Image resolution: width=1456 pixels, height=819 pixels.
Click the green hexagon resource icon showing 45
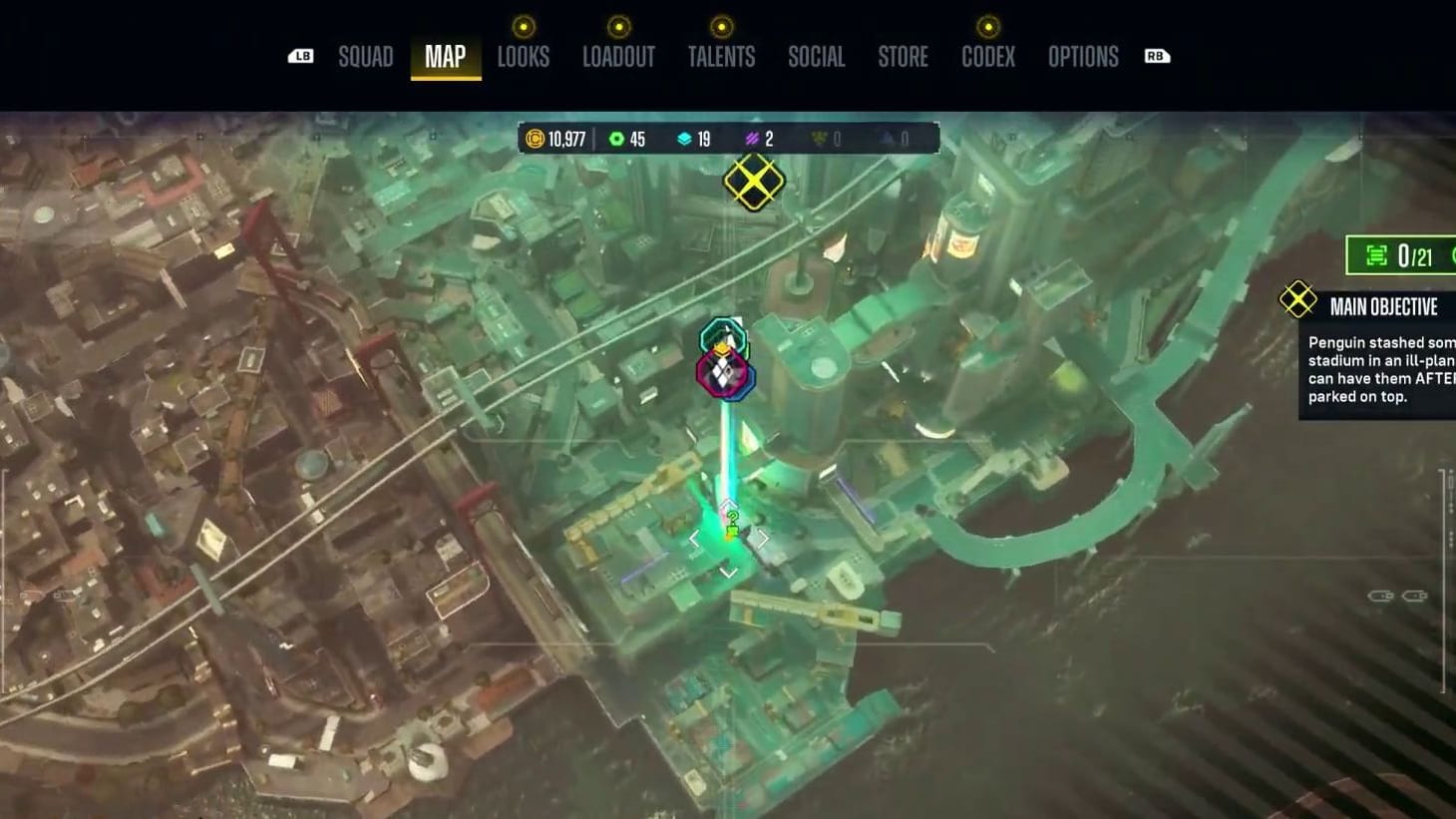click(x=618, y=139)
